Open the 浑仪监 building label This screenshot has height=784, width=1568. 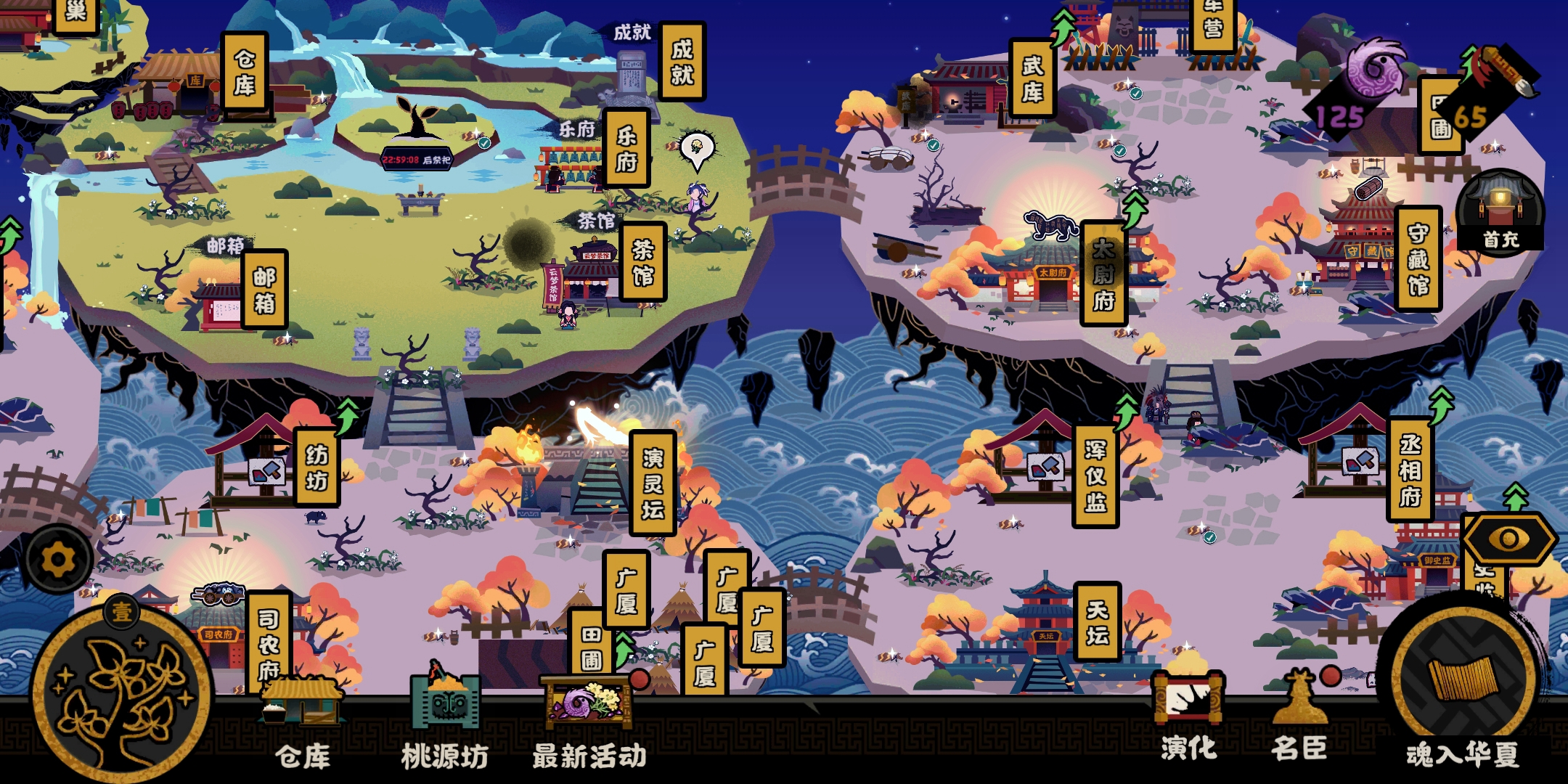pos(1095,476)
